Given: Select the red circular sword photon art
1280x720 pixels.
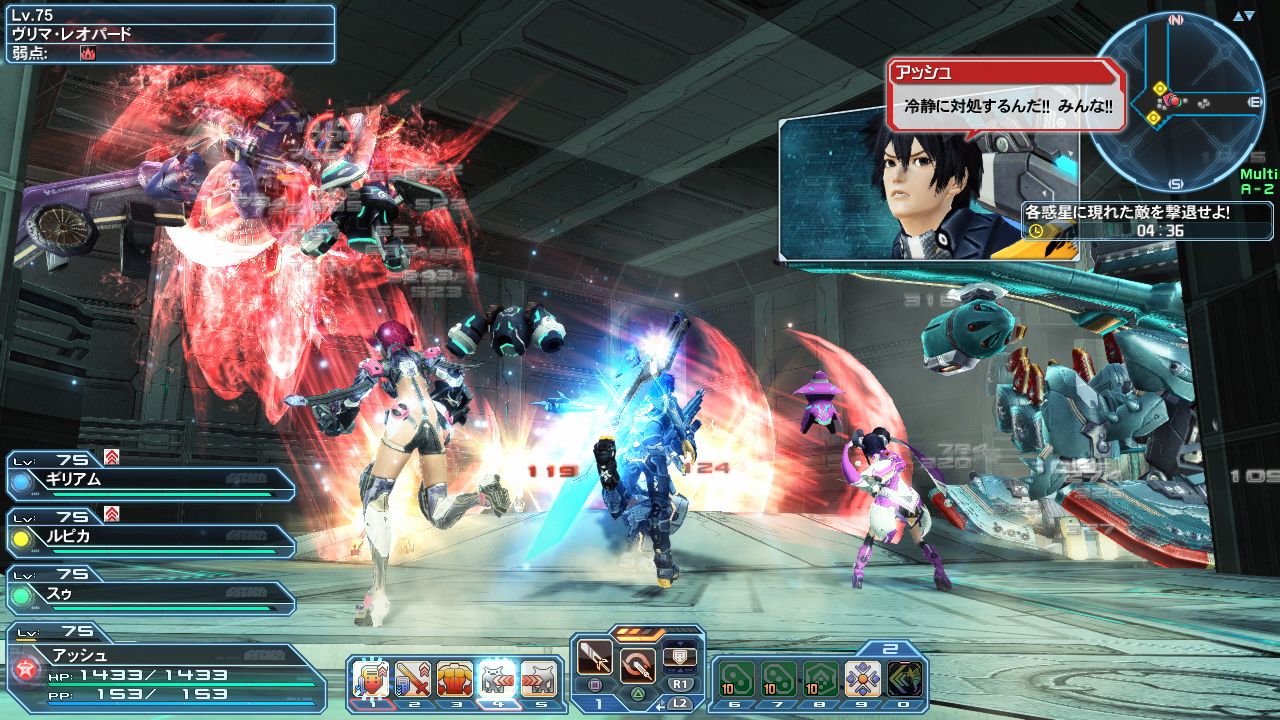Looking at the screenshot, I should [637, 663].
